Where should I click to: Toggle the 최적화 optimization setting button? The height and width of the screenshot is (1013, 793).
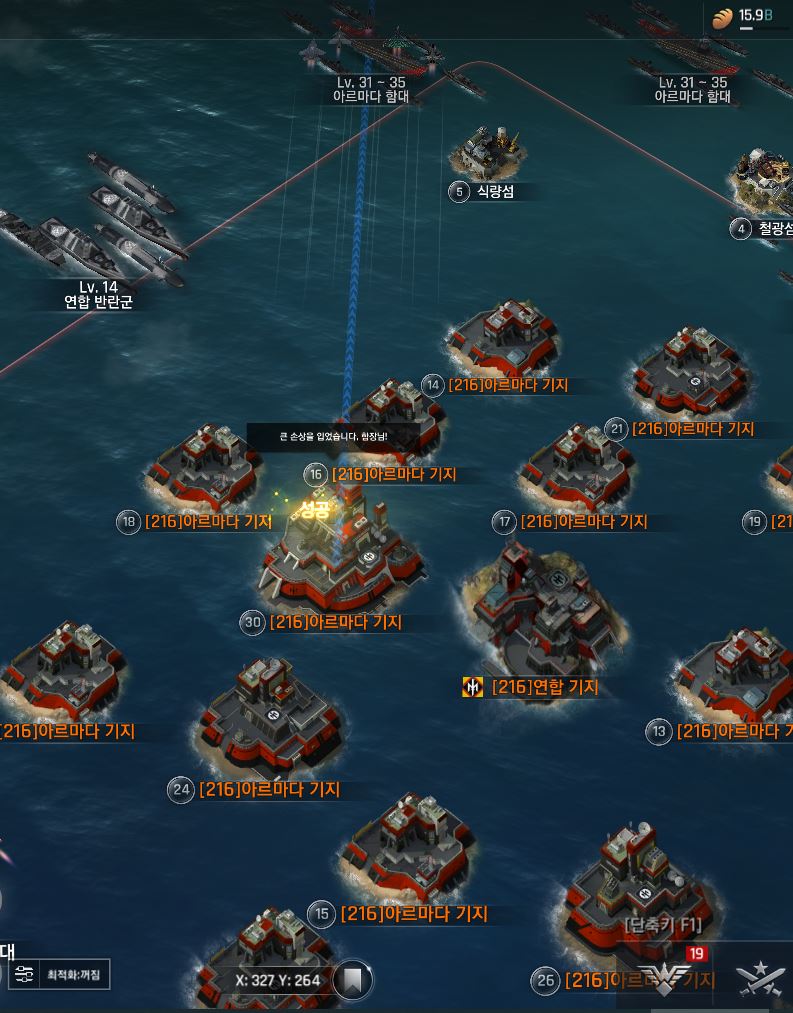62,974
